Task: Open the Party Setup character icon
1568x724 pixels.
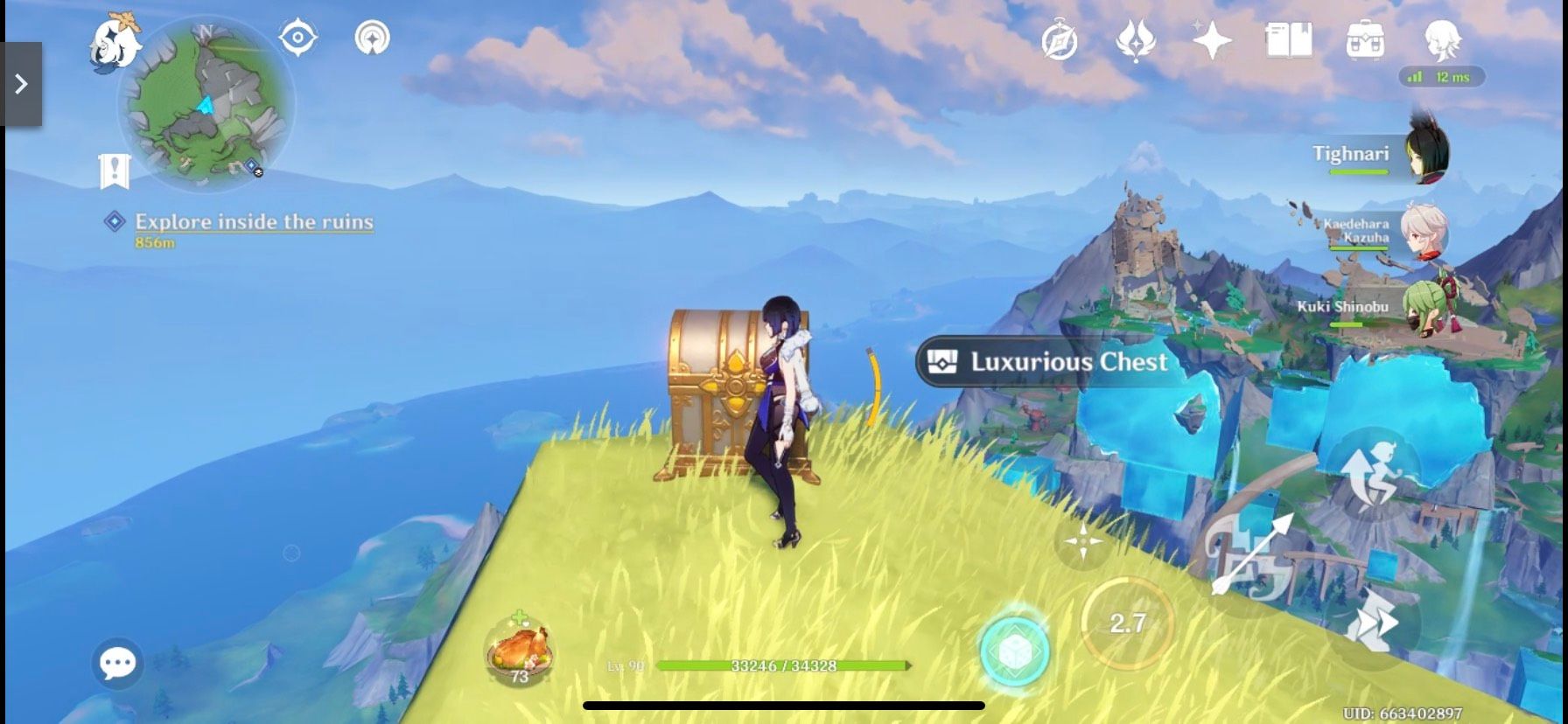Action: coord(1441,38)
